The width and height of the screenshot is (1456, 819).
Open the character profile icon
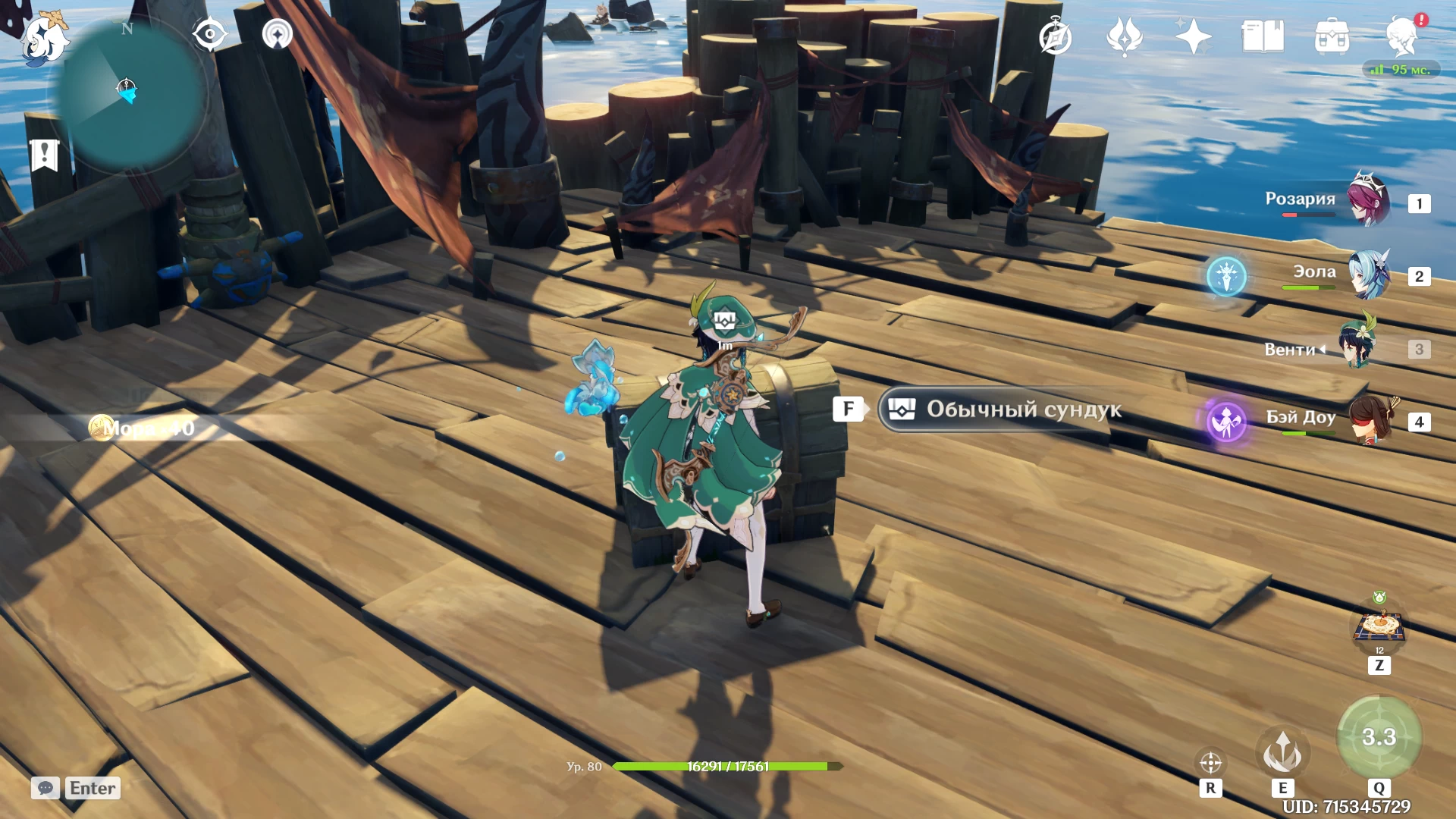[x=1401, y=36]
